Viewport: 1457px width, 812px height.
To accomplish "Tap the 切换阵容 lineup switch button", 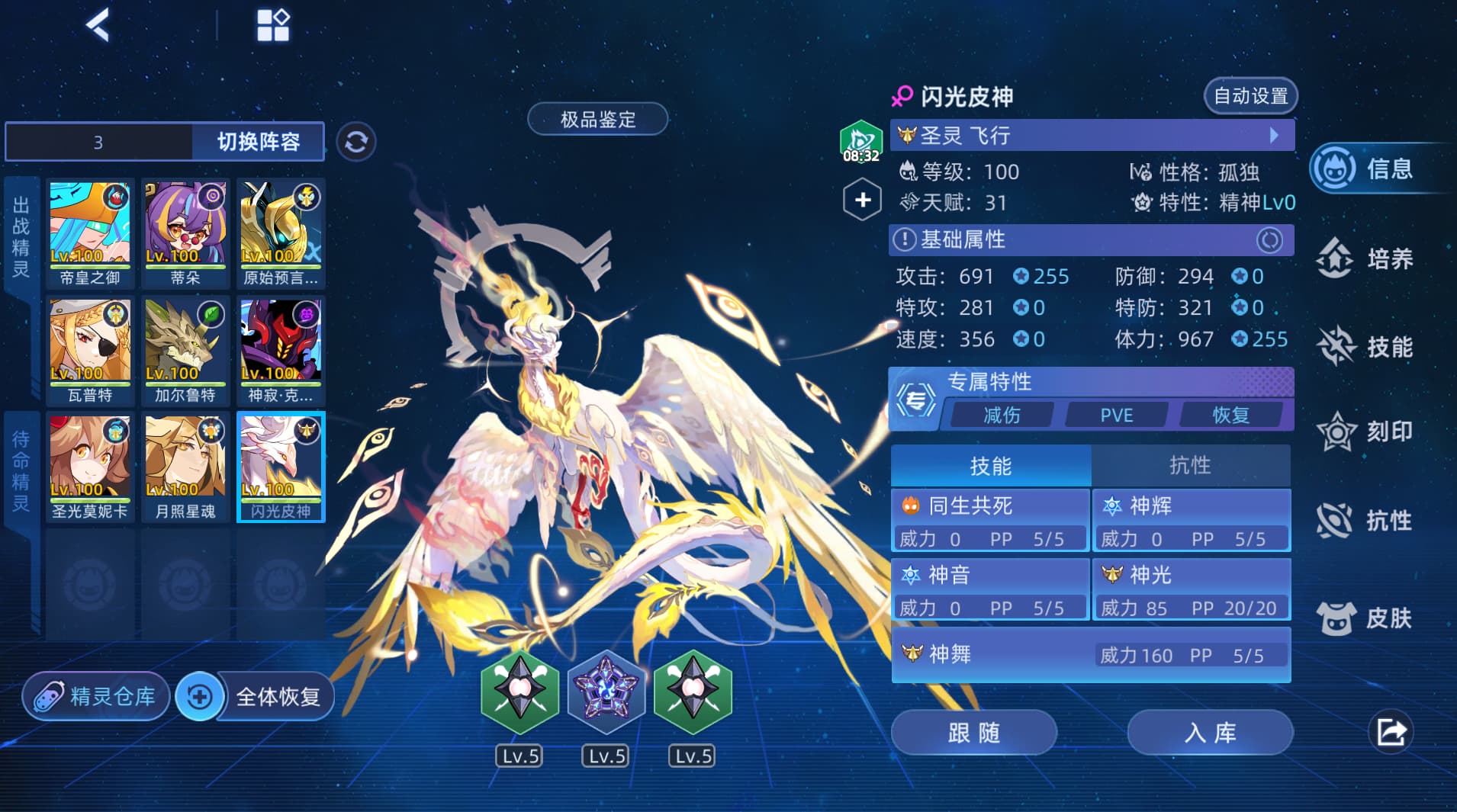I will click(x=258, y=142).
